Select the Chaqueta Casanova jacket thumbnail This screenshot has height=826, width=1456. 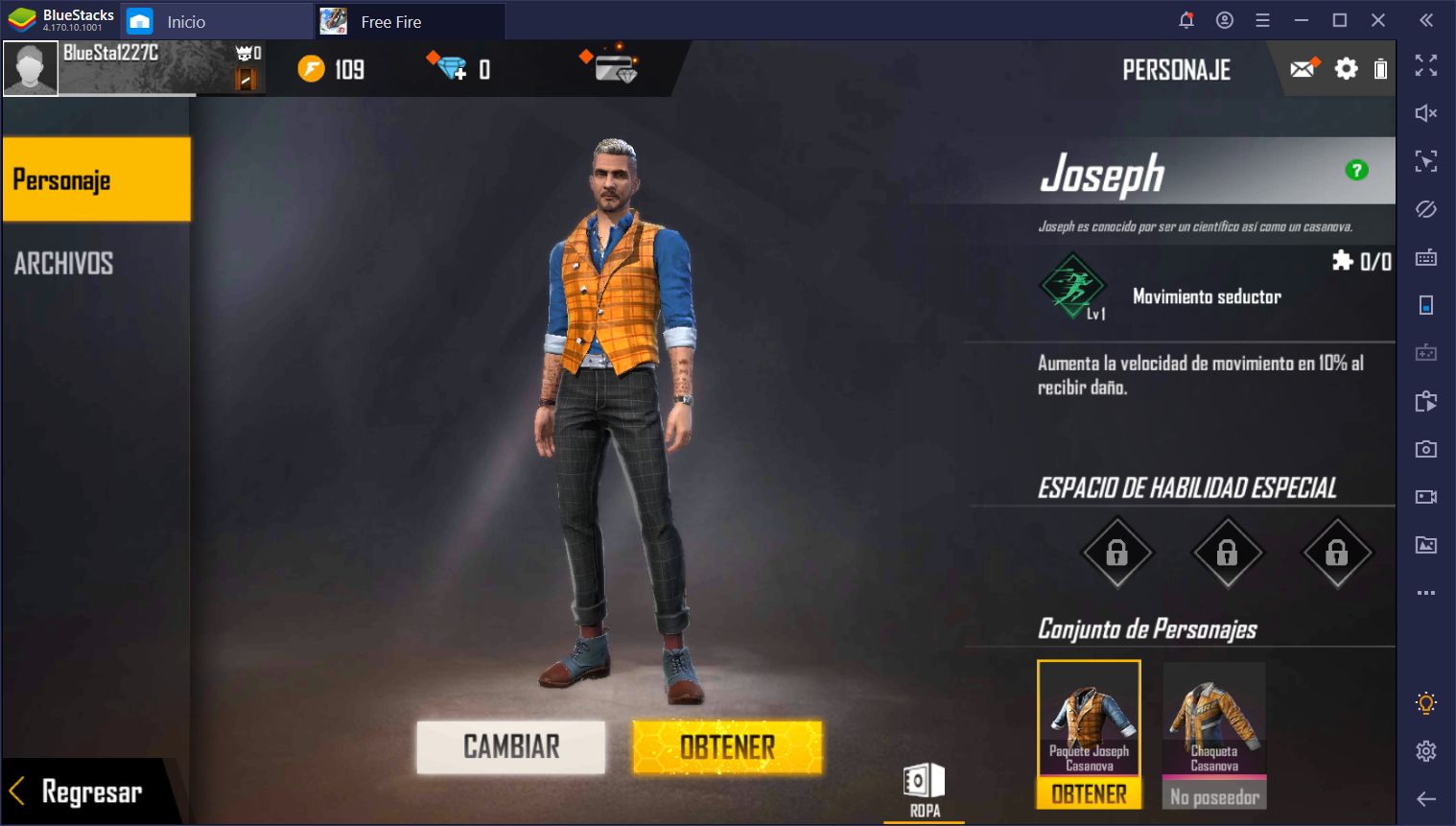click(1214, 718)
